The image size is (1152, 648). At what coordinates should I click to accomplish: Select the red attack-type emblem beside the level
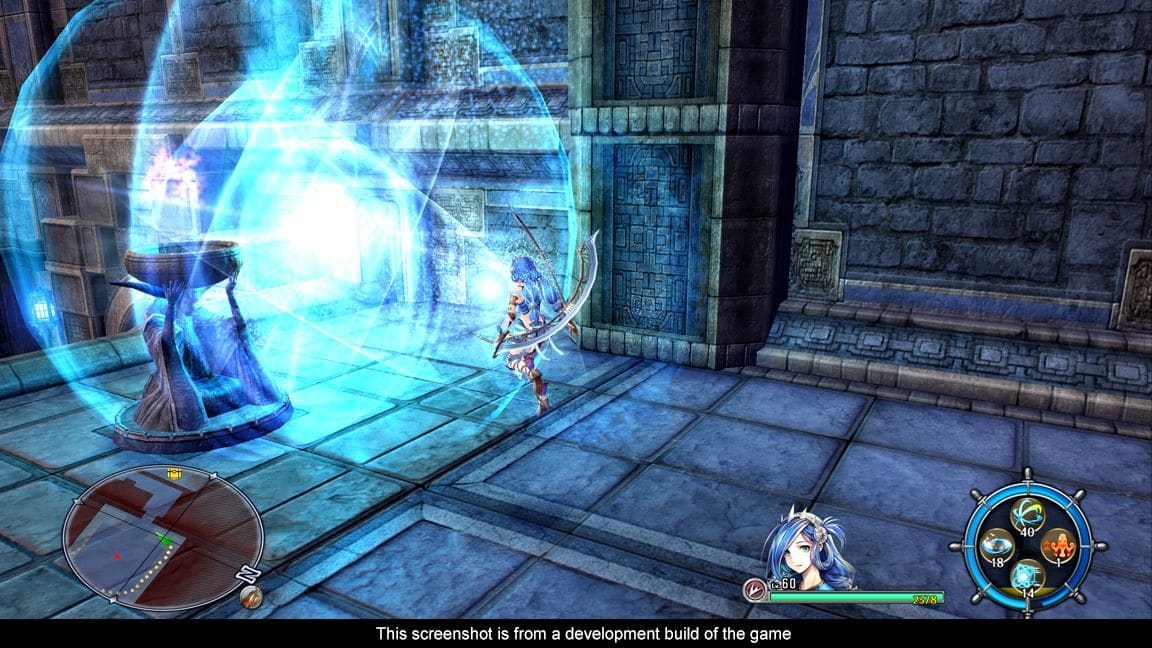pos(755,590)
